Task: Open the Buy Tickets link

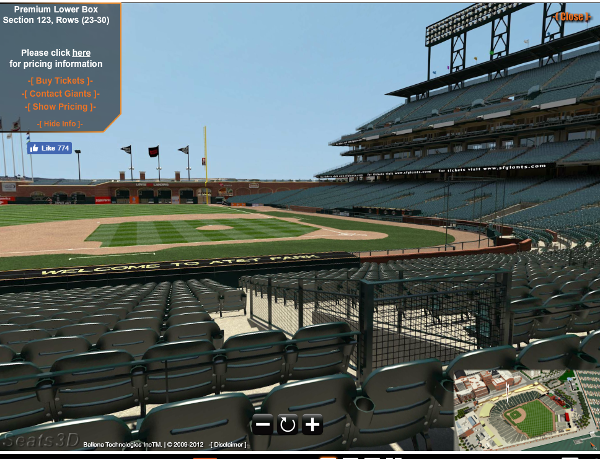Action: click(x=60, y=80)
